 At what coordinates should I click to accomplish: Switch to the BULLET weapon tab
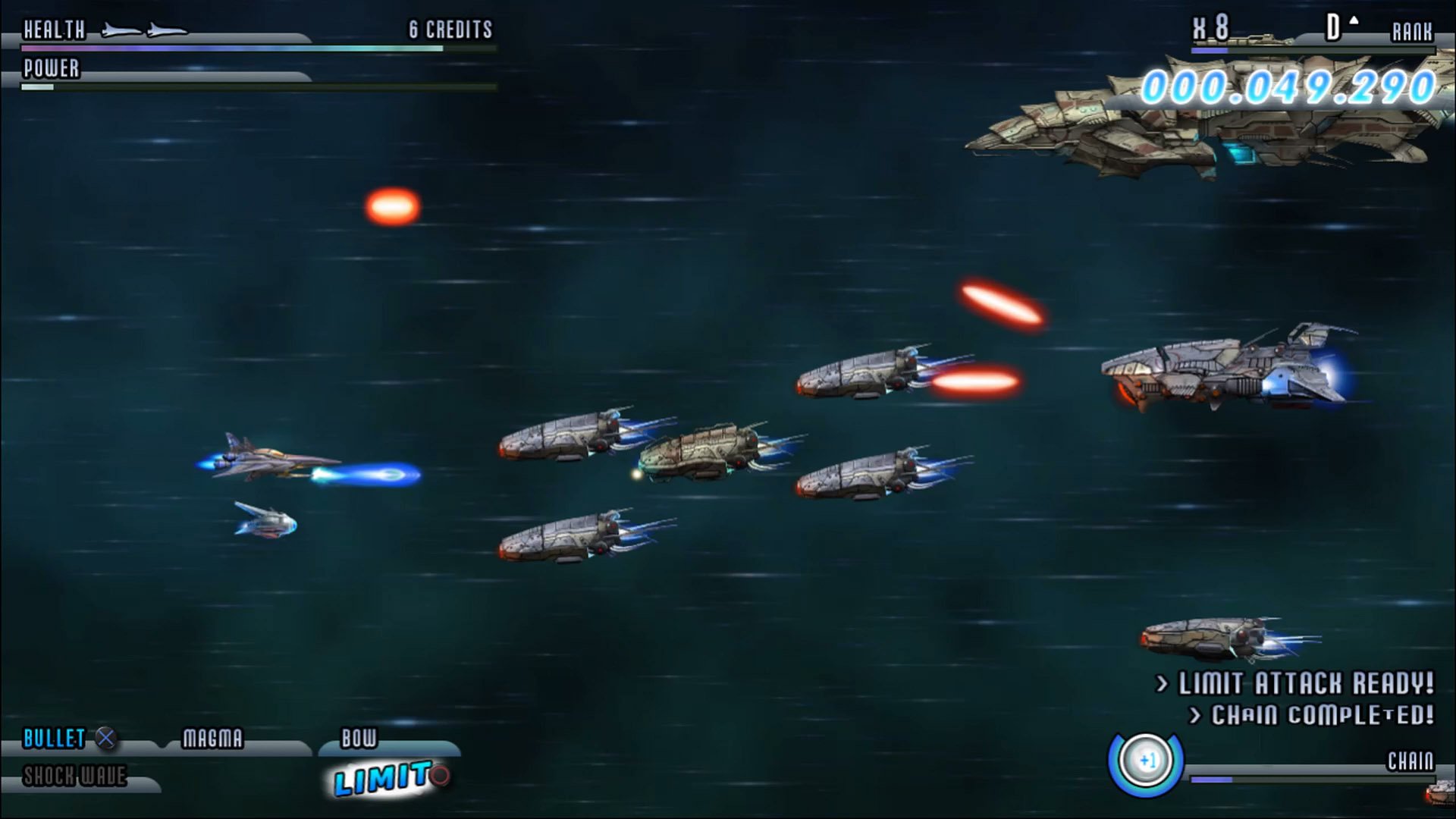coord(53,739)
